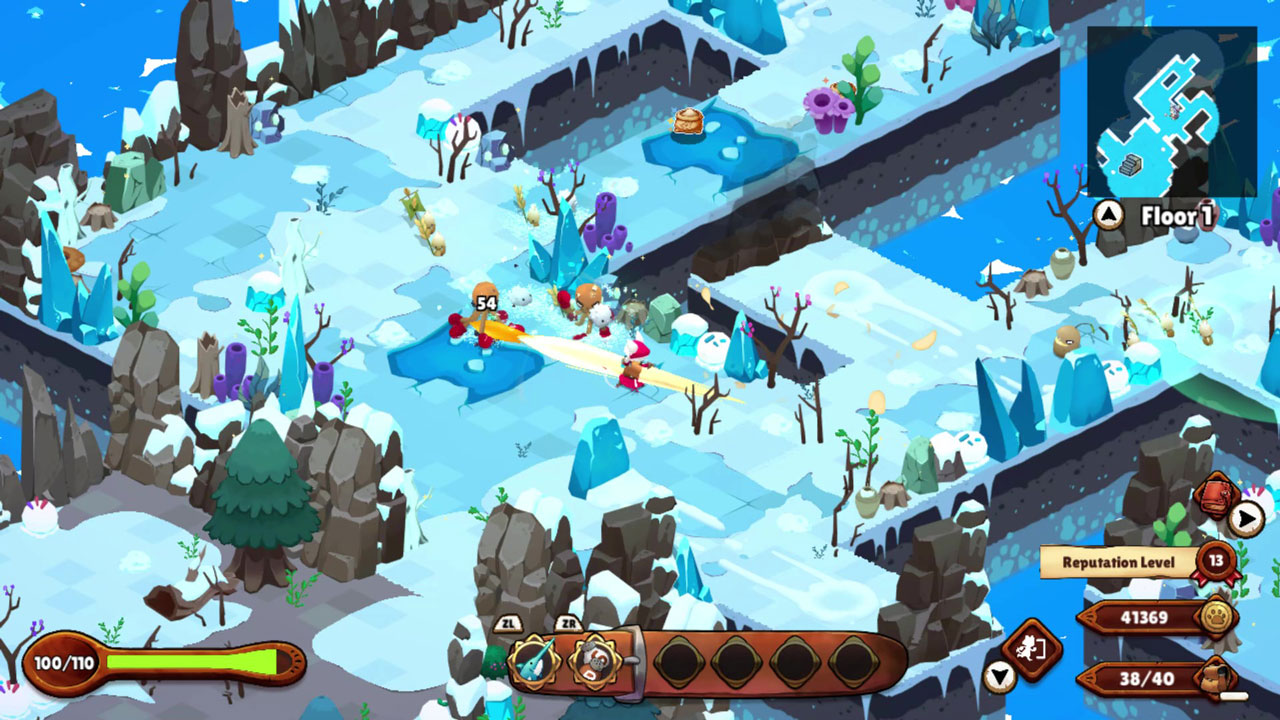1280x720 pixels.
Task: Open the Reputation Level banner menu
Action: [1120, 560]
